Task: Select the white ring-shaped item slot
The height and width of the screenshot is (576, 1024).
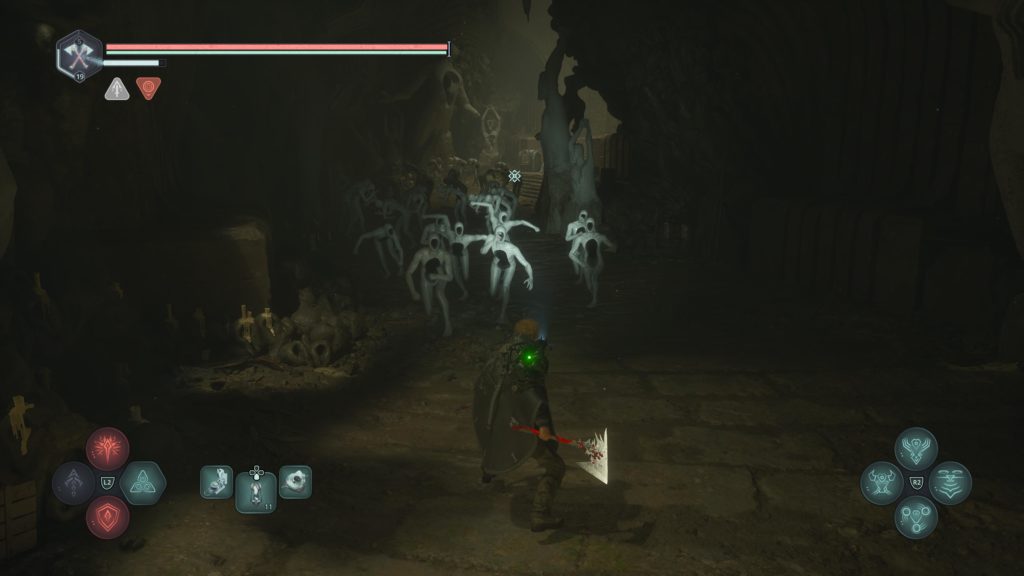Action: 295,482
